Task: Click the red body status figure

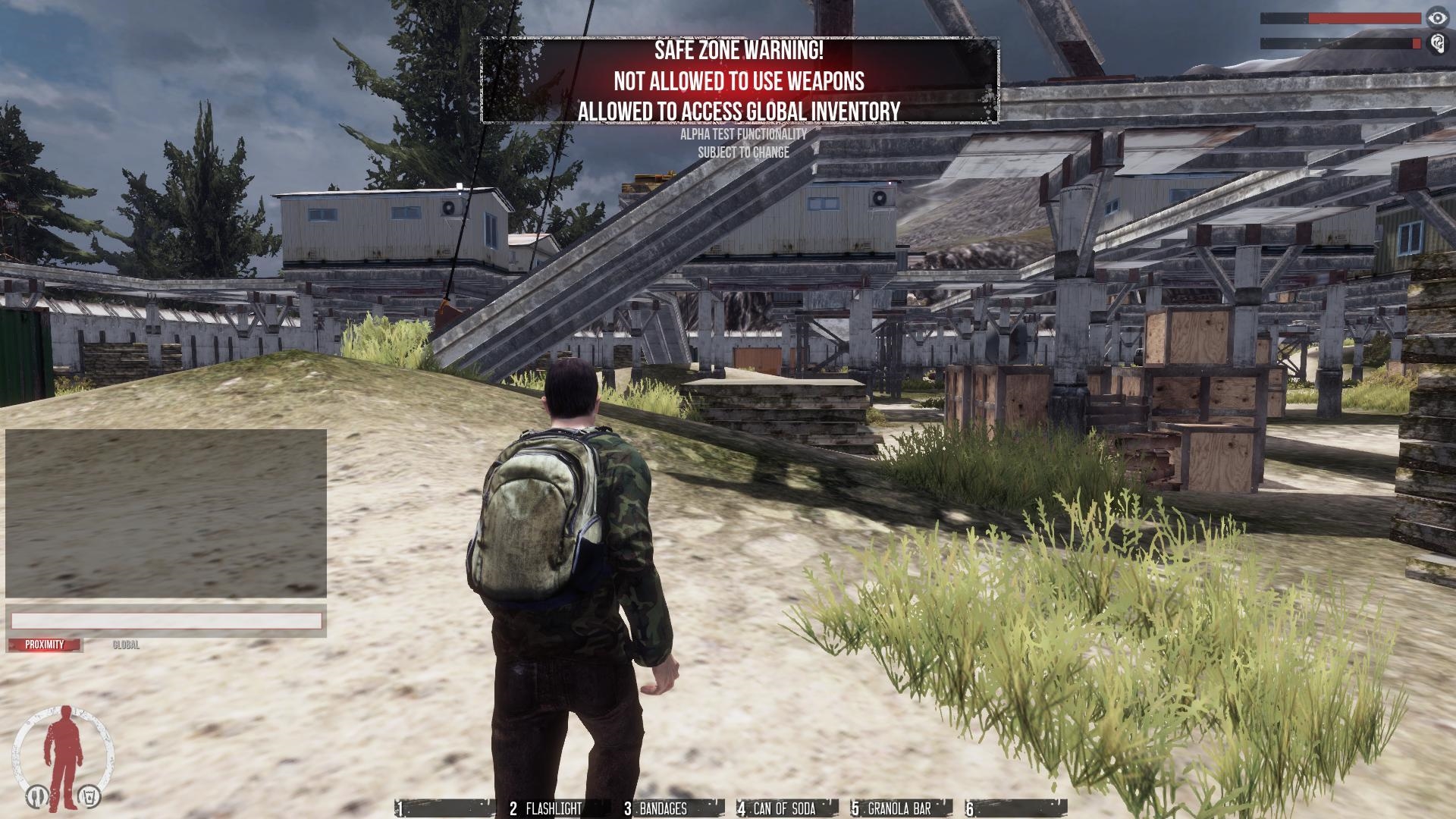Action: (x=62, y=747)
